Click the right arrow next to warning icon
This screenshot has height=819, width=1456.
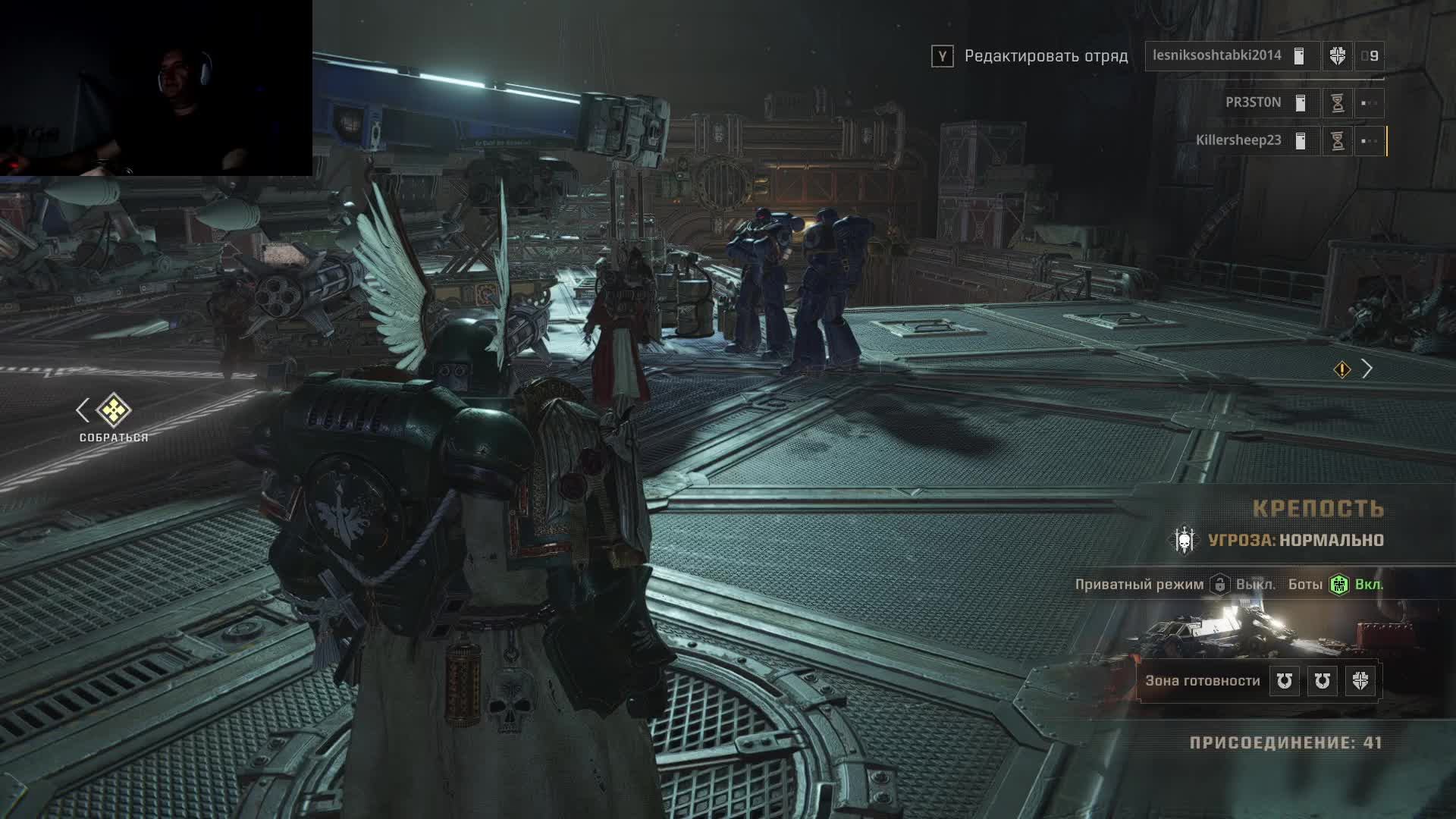click(x=1367, y=369)
